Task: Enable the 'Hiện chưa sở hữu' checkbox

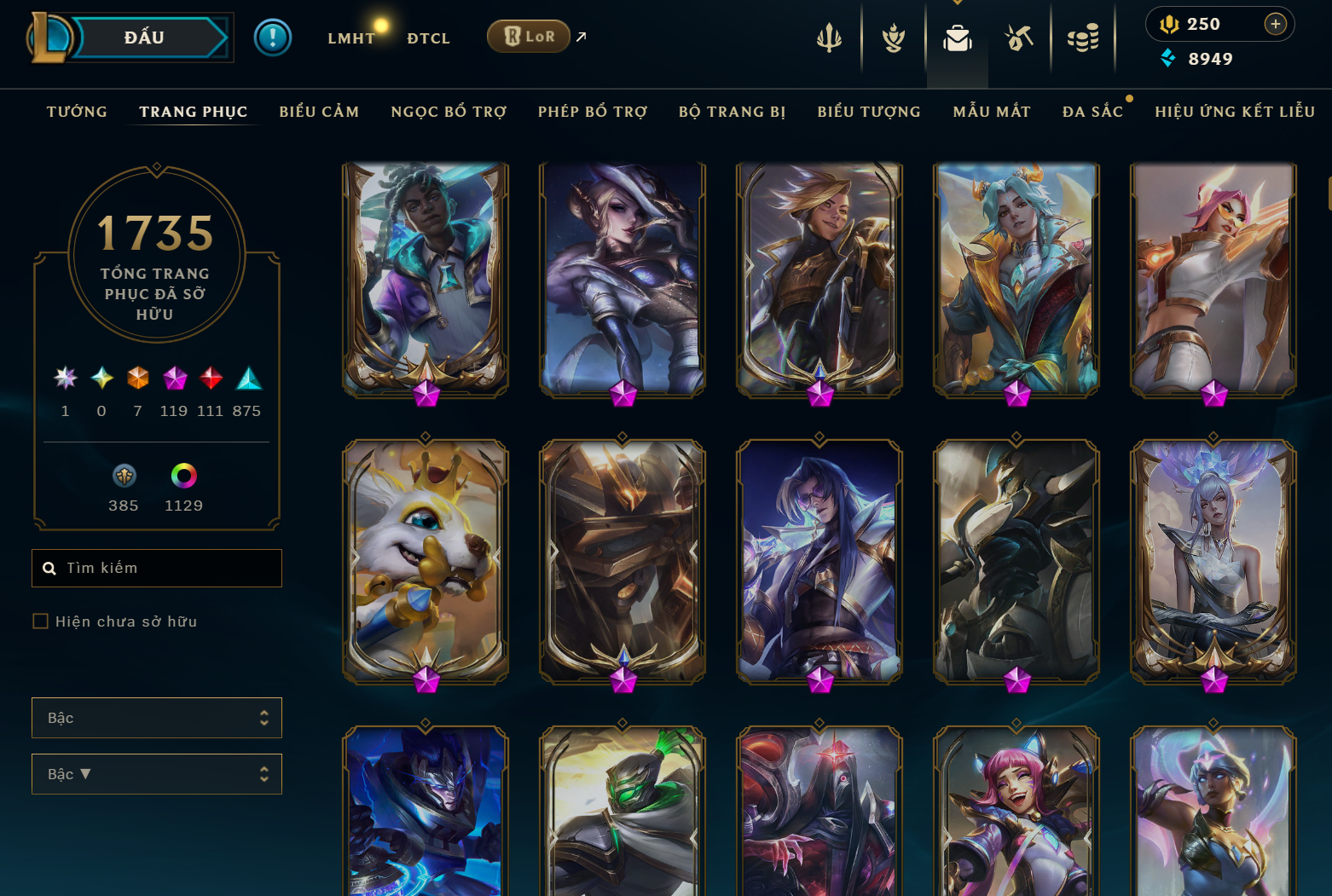Action: (40, 621)
